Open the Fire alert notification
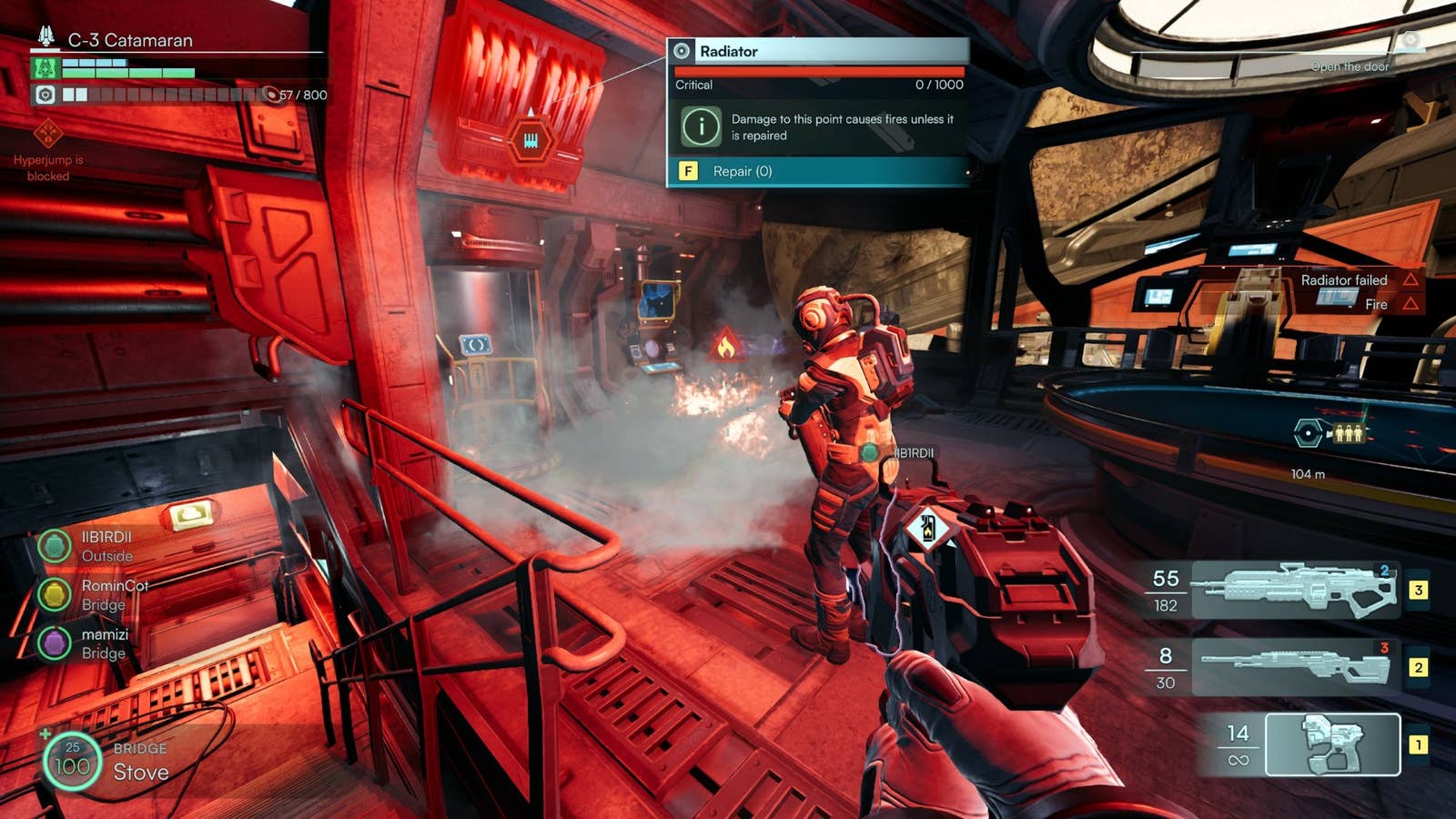1456x819 pixels. tap(1376, 304)
